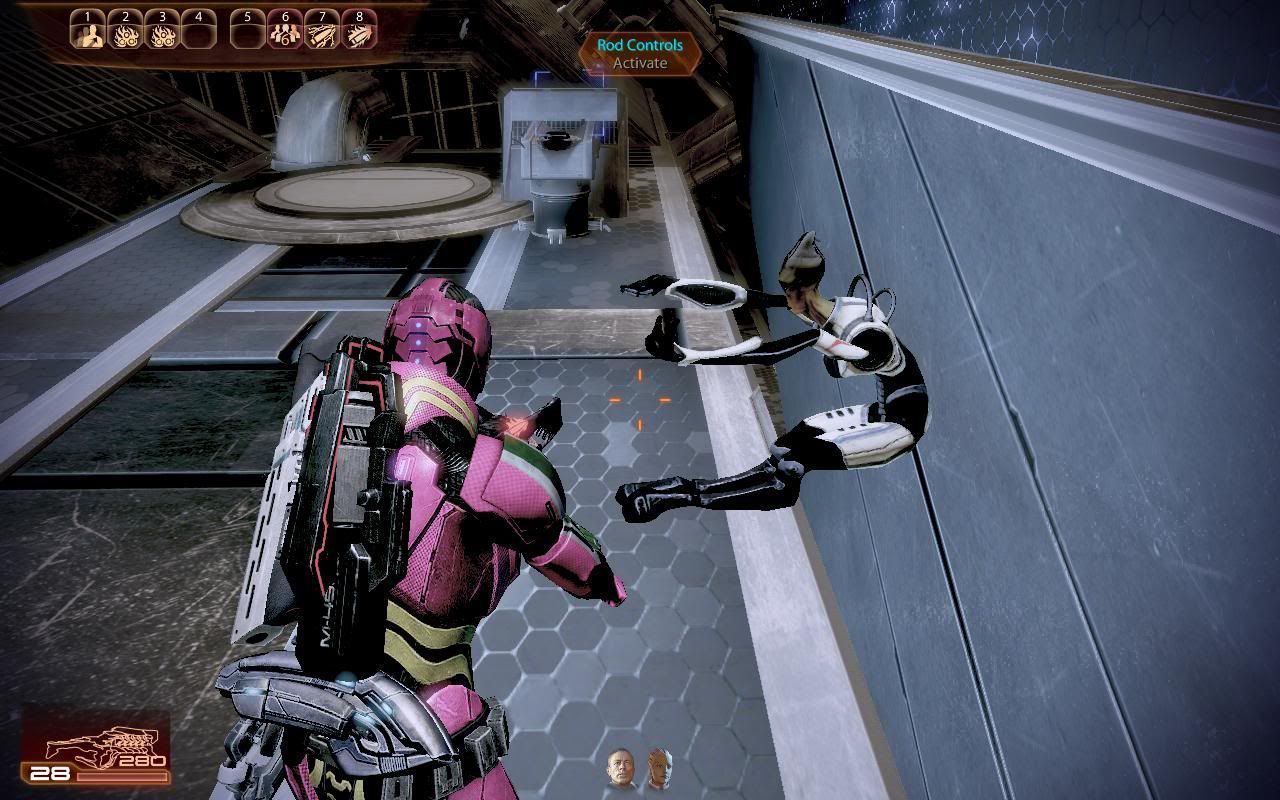Screen dimensions: 1280x800
Task: Select the three-person squad power in slot 6
Action: 284,34
